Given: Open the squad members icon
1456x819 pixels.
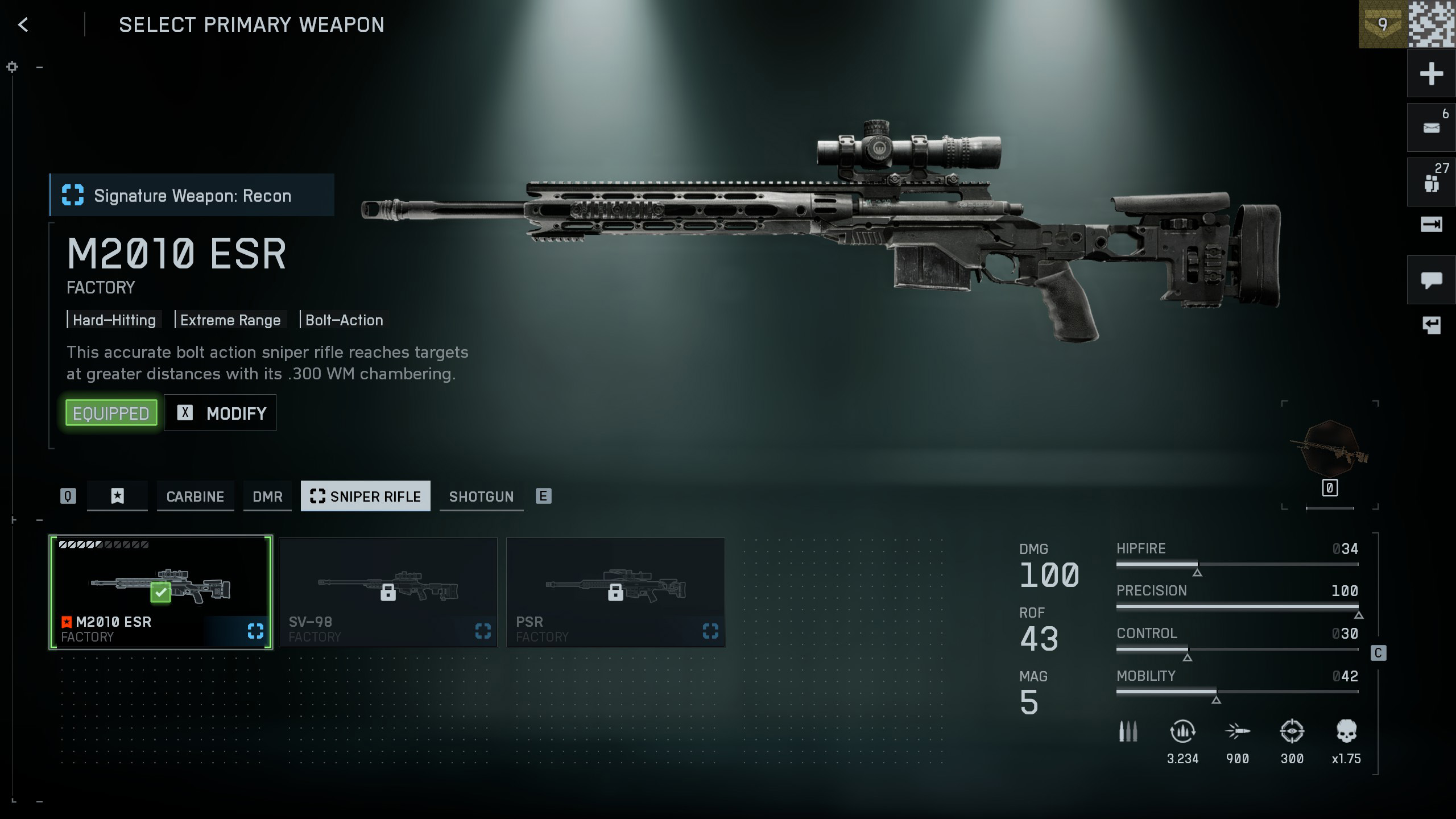Looking at the screenshot, I should point(1431,183).
